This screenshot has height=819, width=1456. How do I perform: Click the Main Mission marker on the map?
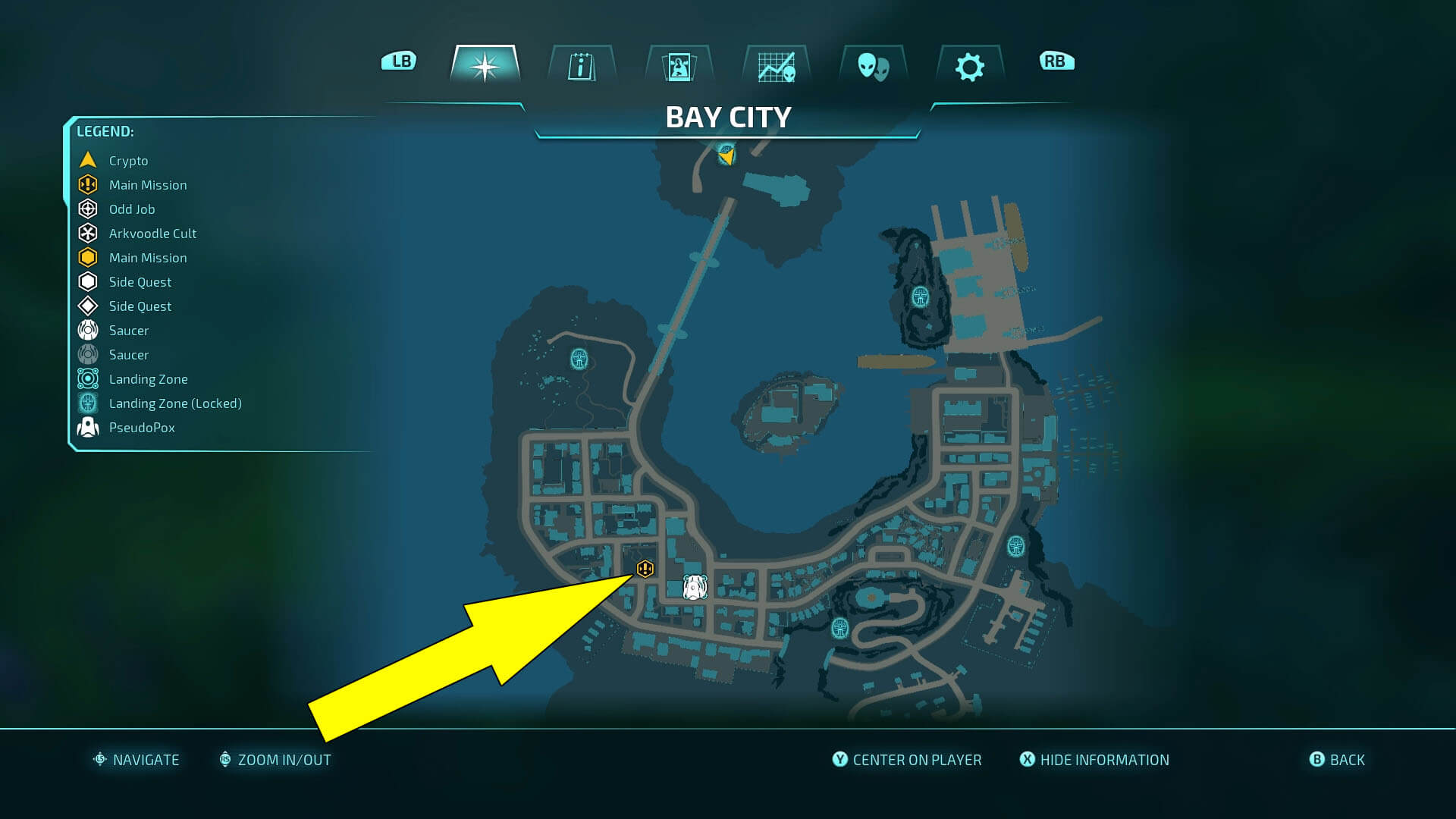tap(644, 567)
